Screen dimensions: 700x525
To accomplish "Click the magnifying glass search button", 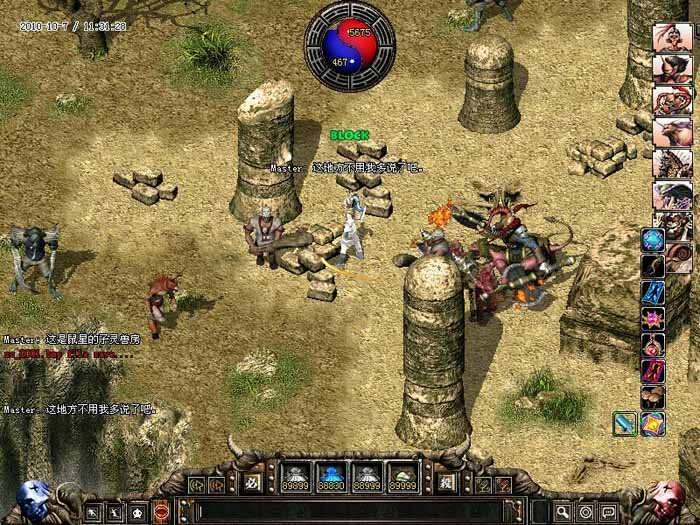I will pos(564,511).
